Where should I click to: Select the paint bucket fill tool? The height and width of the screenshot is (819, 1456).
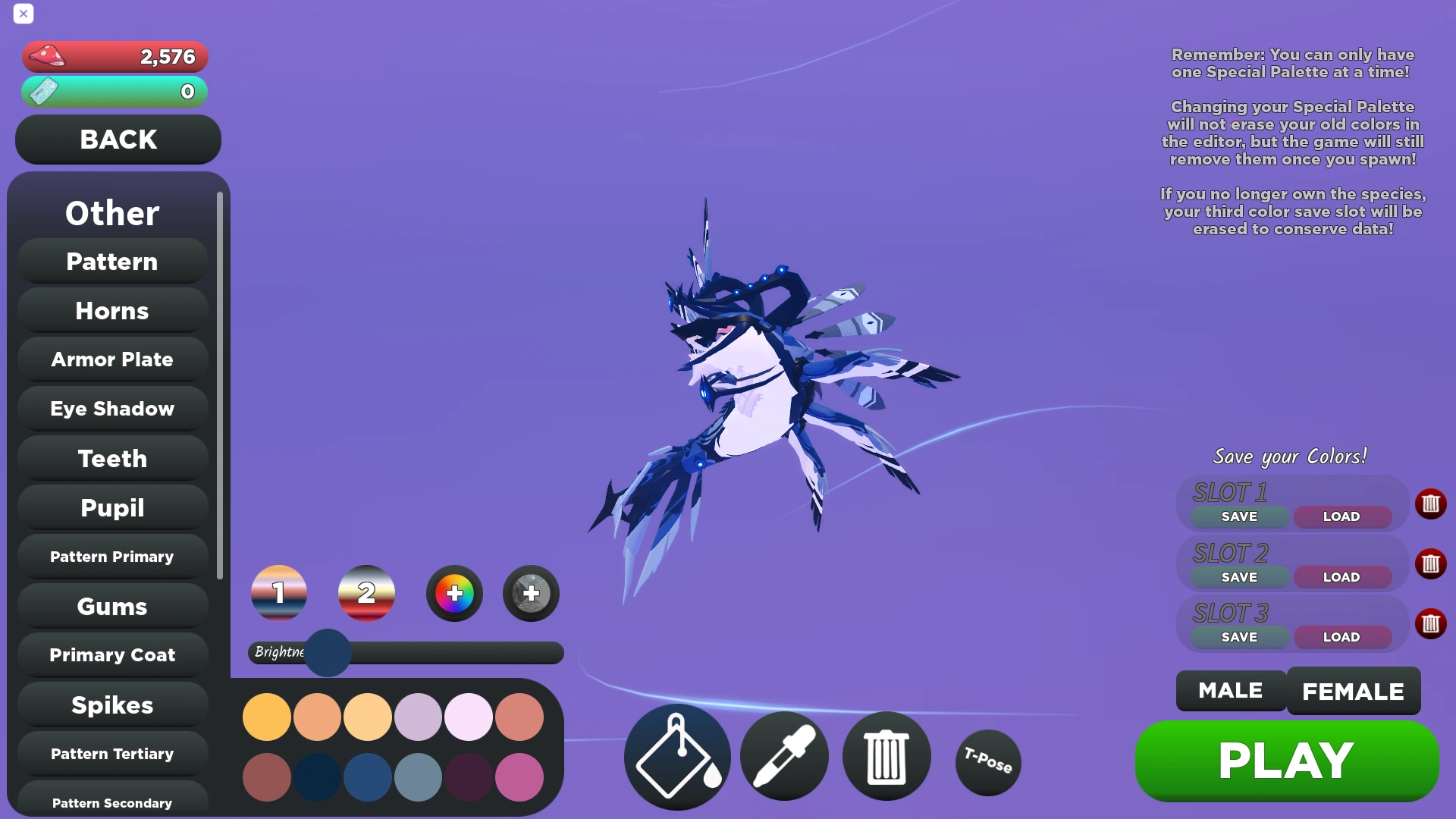[676, 756]
